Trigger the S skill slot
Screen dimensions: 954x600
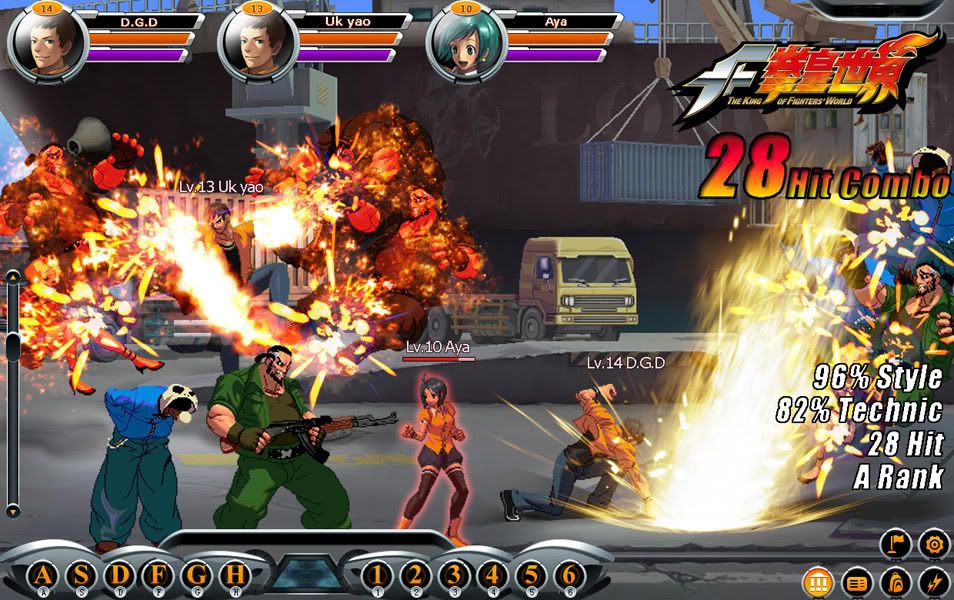81,575
